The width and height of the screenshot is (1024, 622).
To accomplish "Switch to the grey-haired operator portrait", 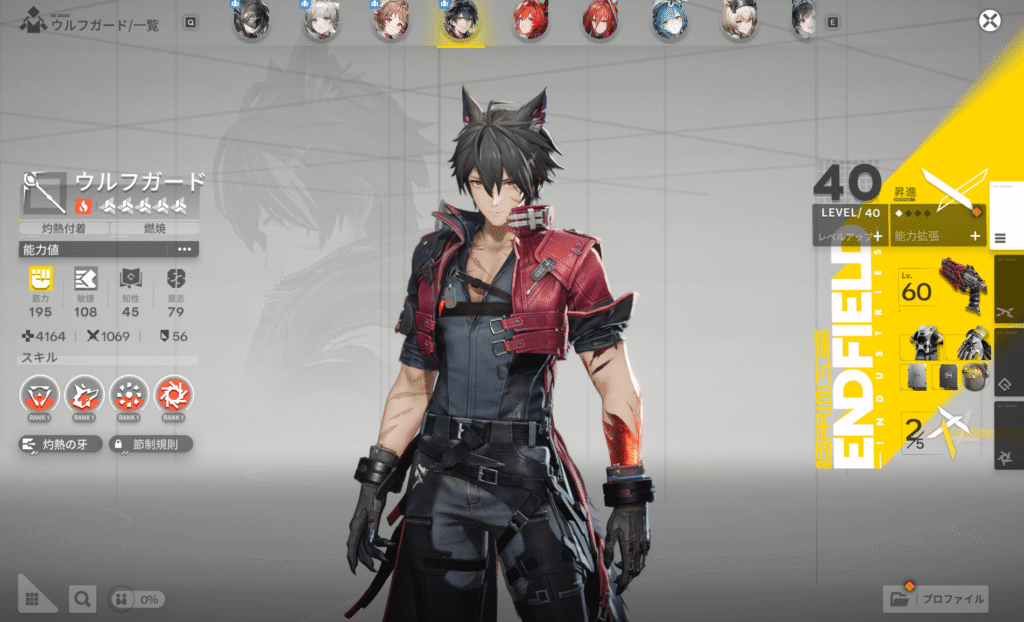I will pos(322,20).
